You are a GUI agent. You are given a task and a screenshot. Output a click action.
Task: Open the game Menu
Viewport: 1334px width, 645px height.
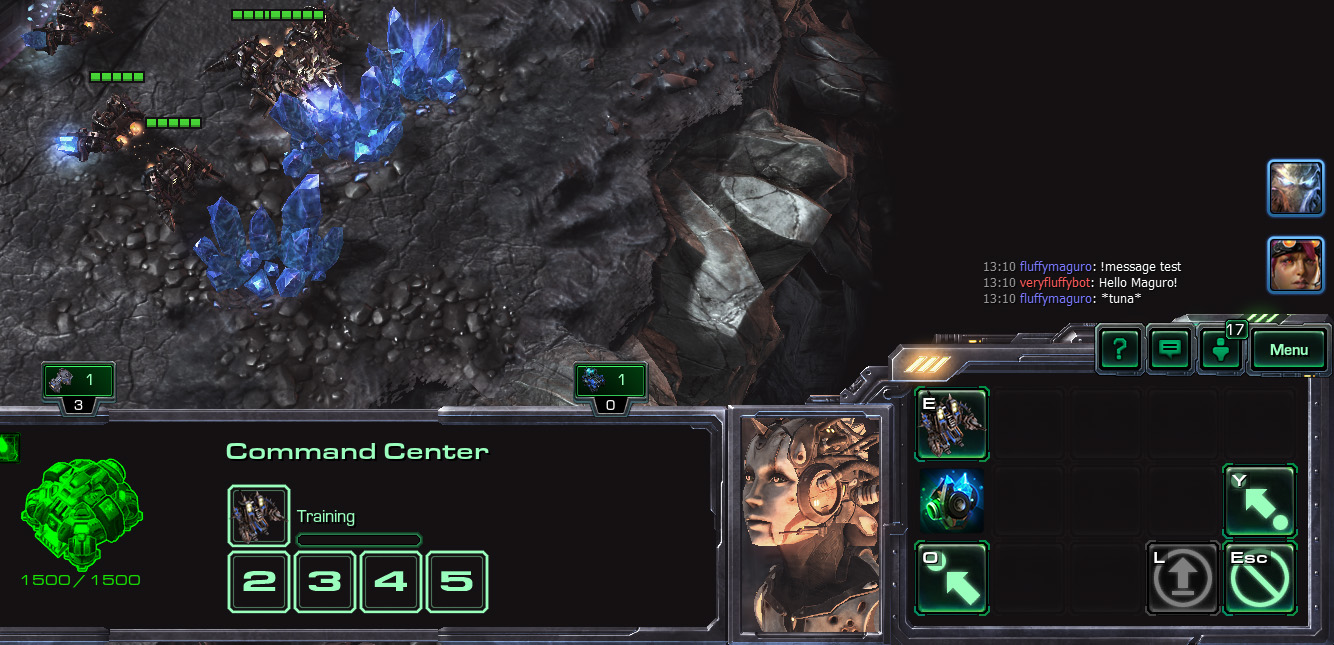click(x=1289, y=350)
